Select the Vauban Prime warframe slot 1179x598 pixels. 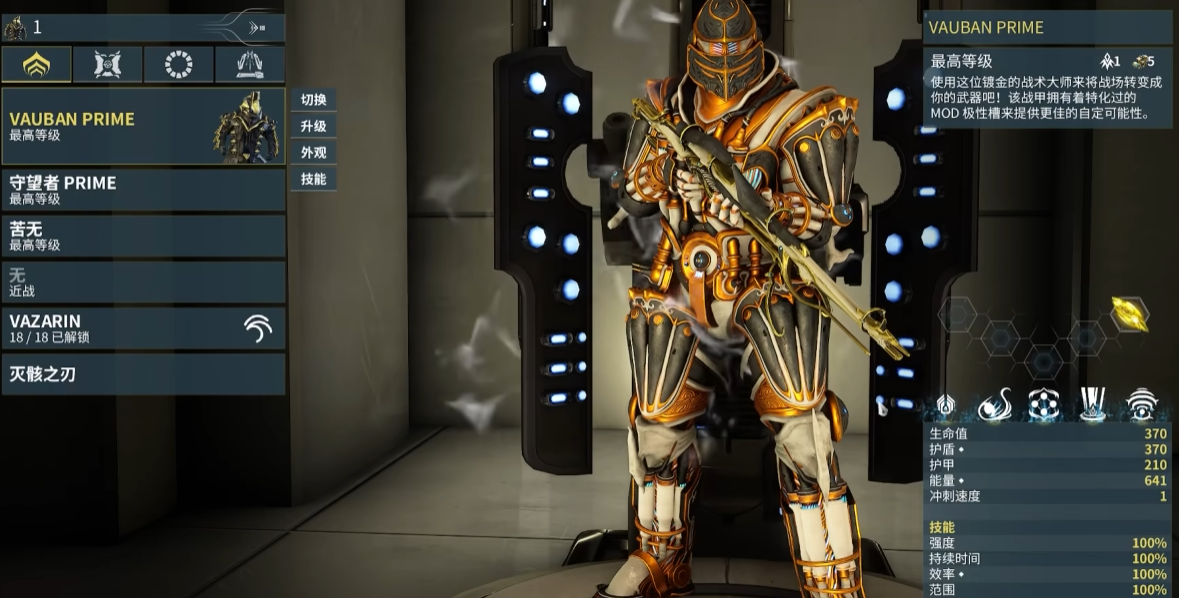coord(143,126)
